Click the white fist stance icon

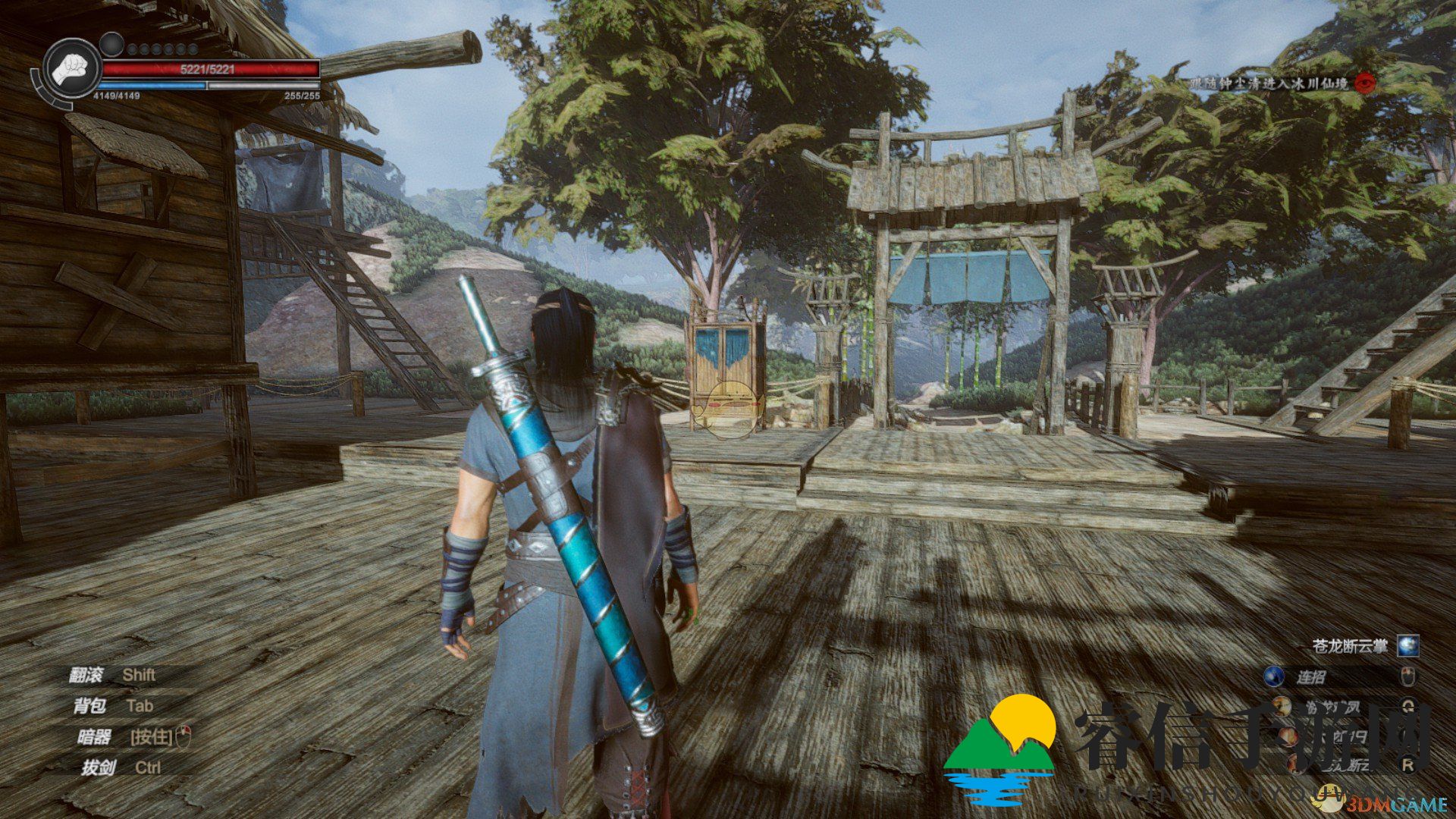point(72,69)
